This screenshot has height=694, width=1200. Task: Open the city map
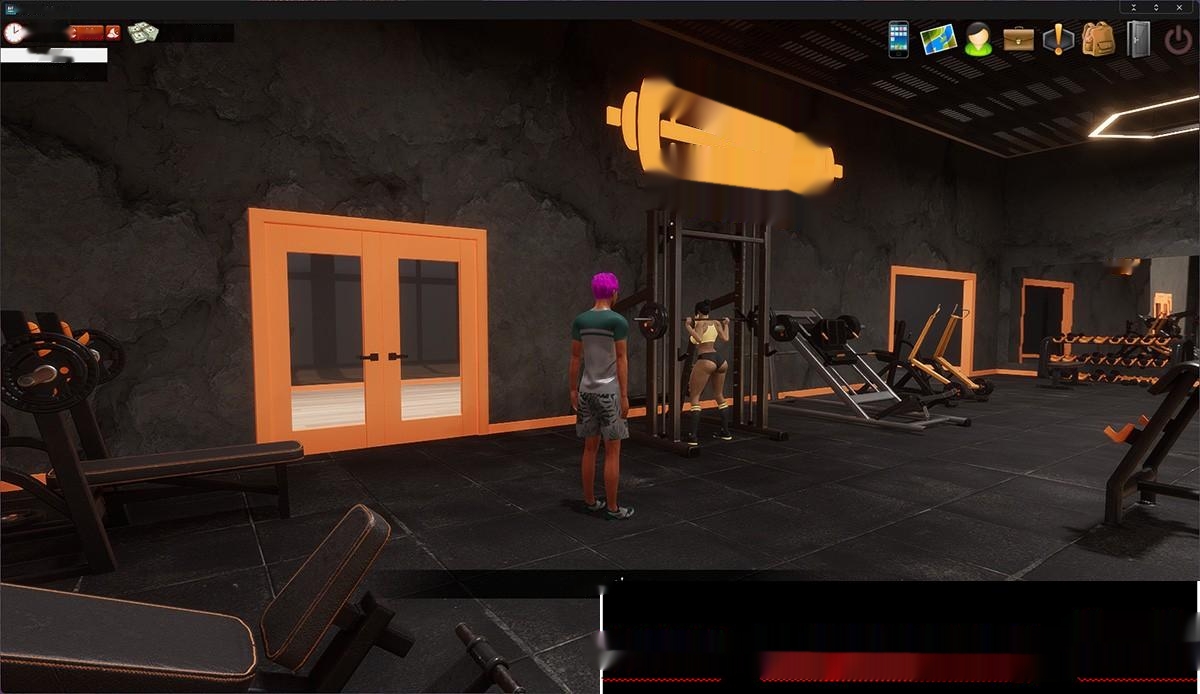point(938,39)
